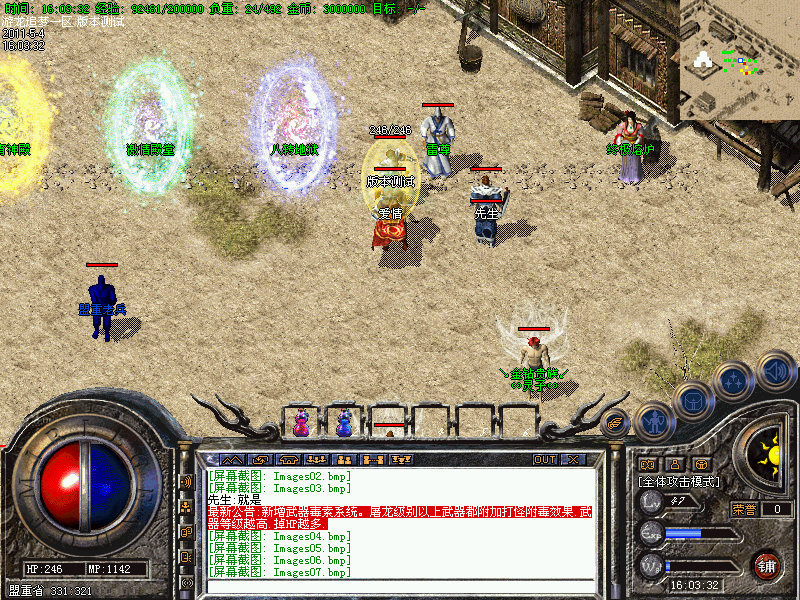
Task: Toggle the shout channel icon left of chat
Action: pyautogui.click(x=187, y=481)
